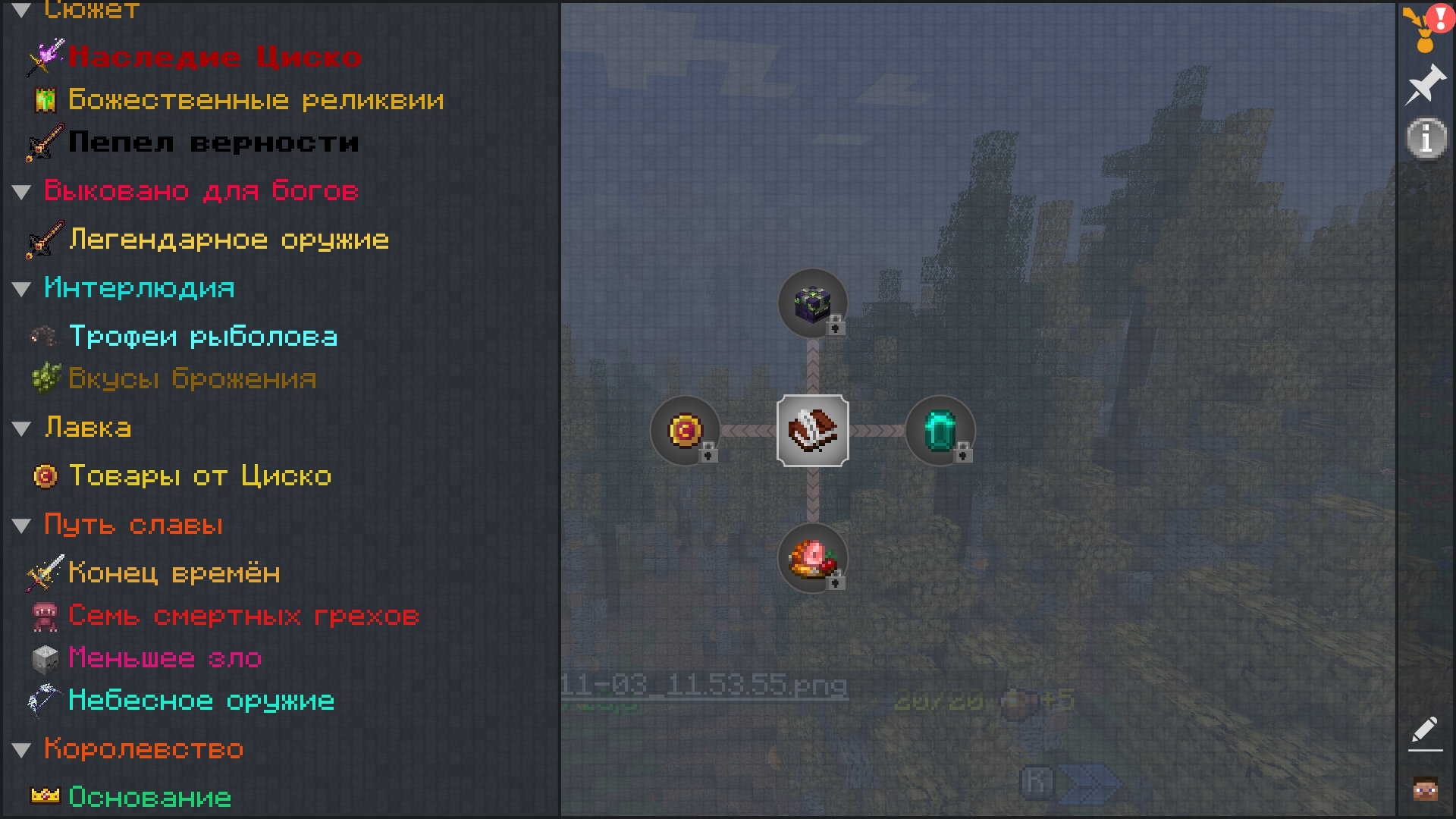Collapse the Выковано для богов group
The width and height of the screenshot is (1456, 819).
click(x=22, y=192)
